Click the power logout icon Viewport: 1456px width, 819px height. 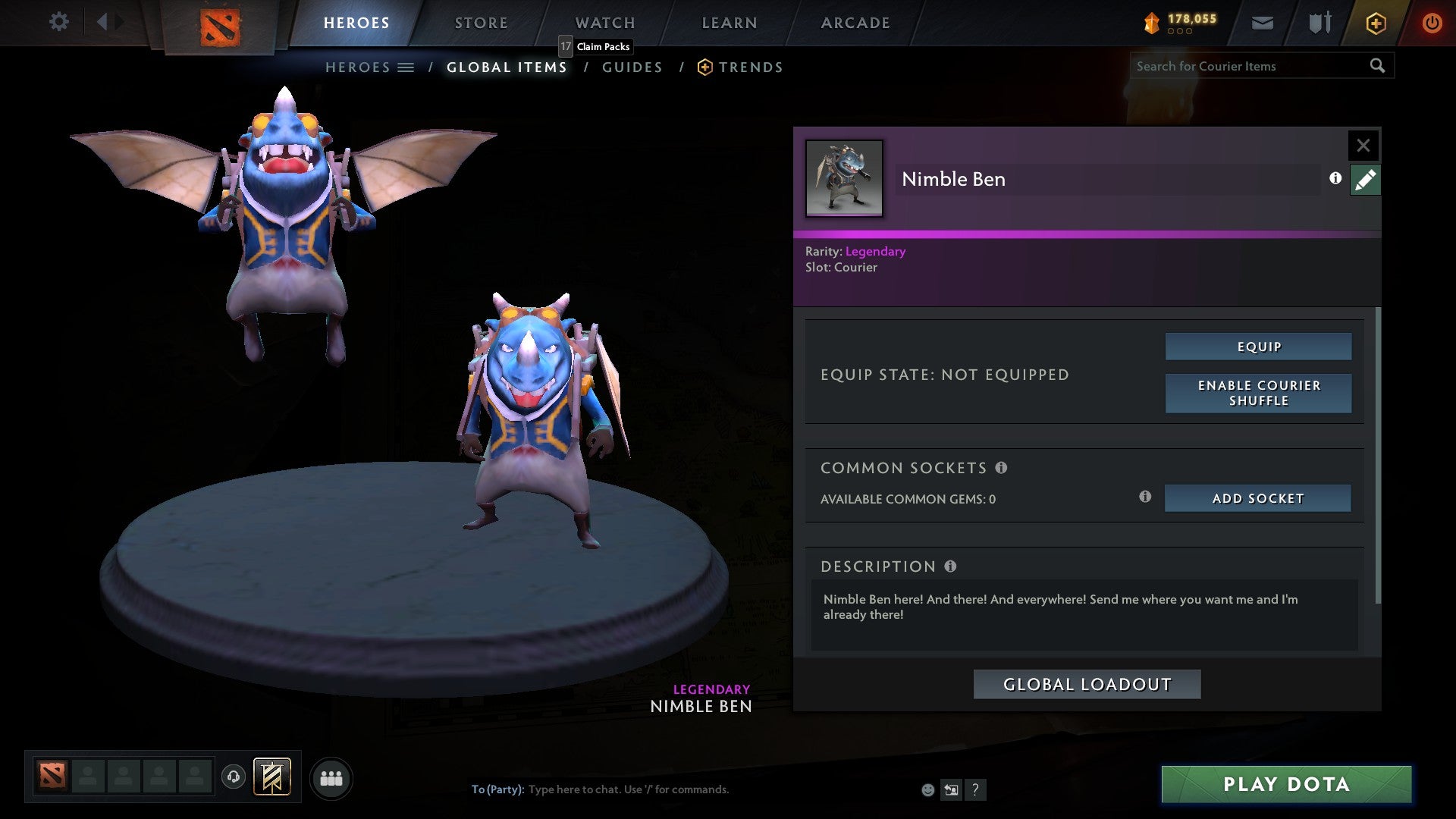(1432, 23)
